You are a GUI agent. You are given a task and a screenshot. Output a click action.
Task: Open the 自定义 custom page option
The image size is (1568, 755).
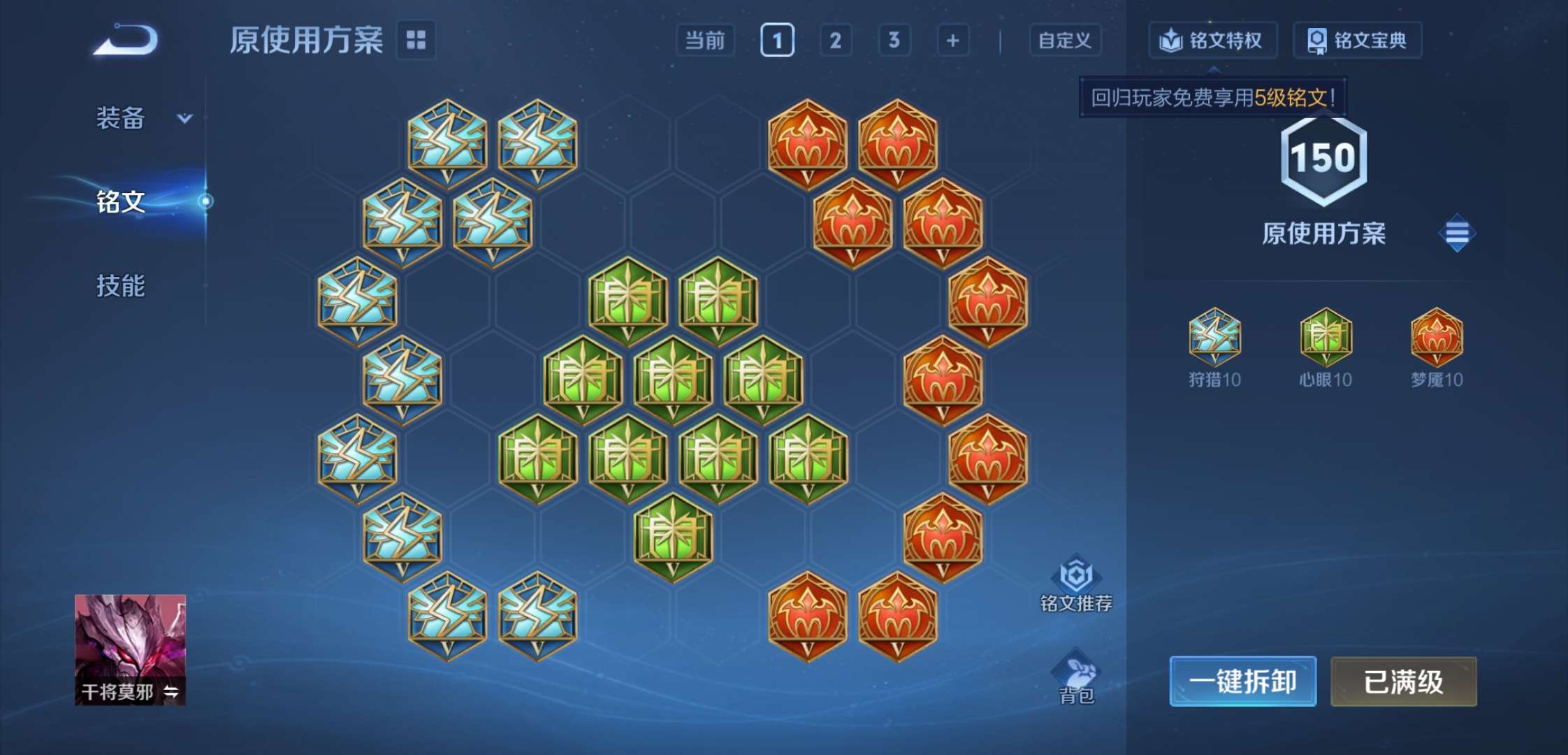coord(1065,40)
